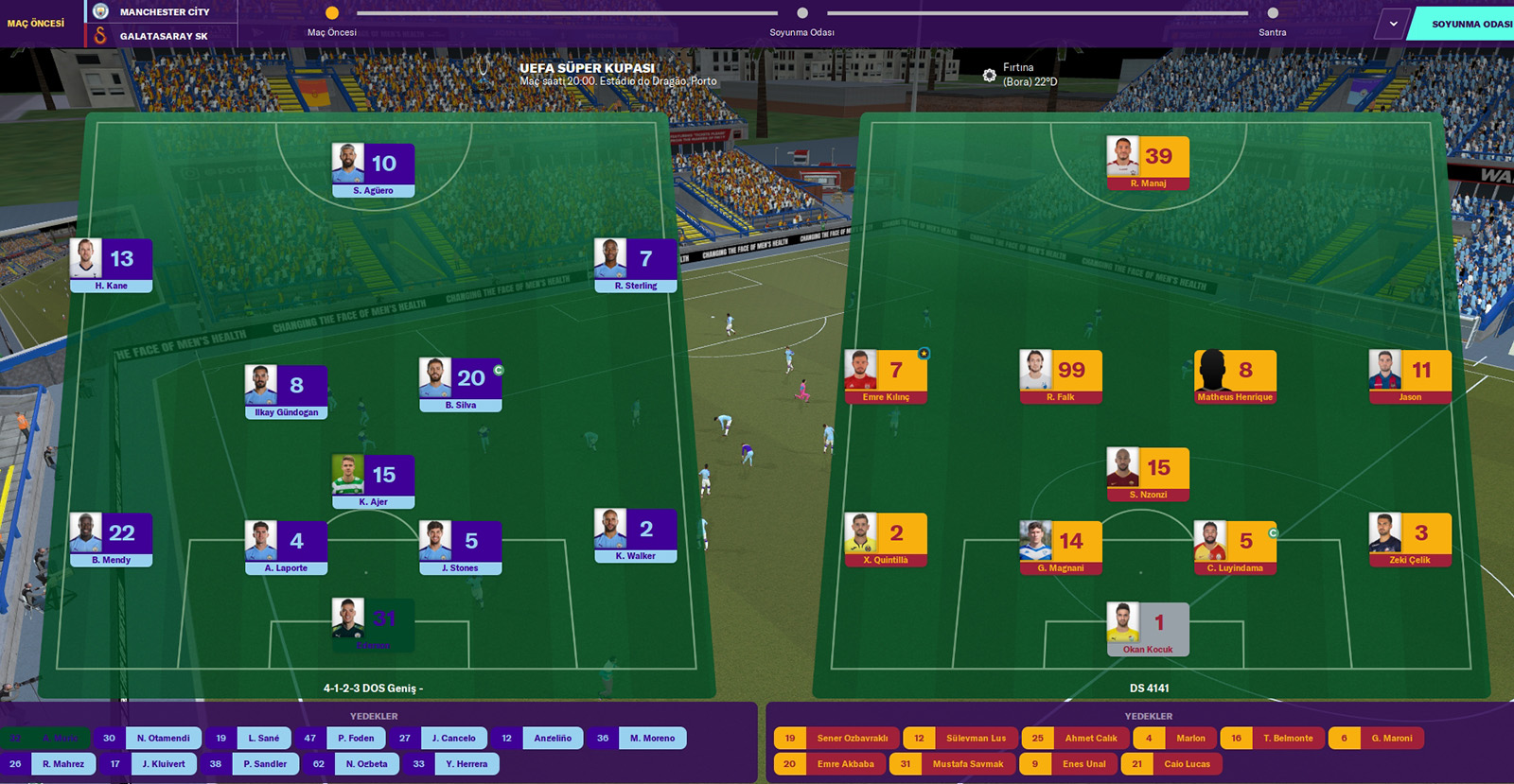Viewport: 1514px width, 784px height.
Task: Select K. Ajer's number 15 card
Action: coord(373,482)
